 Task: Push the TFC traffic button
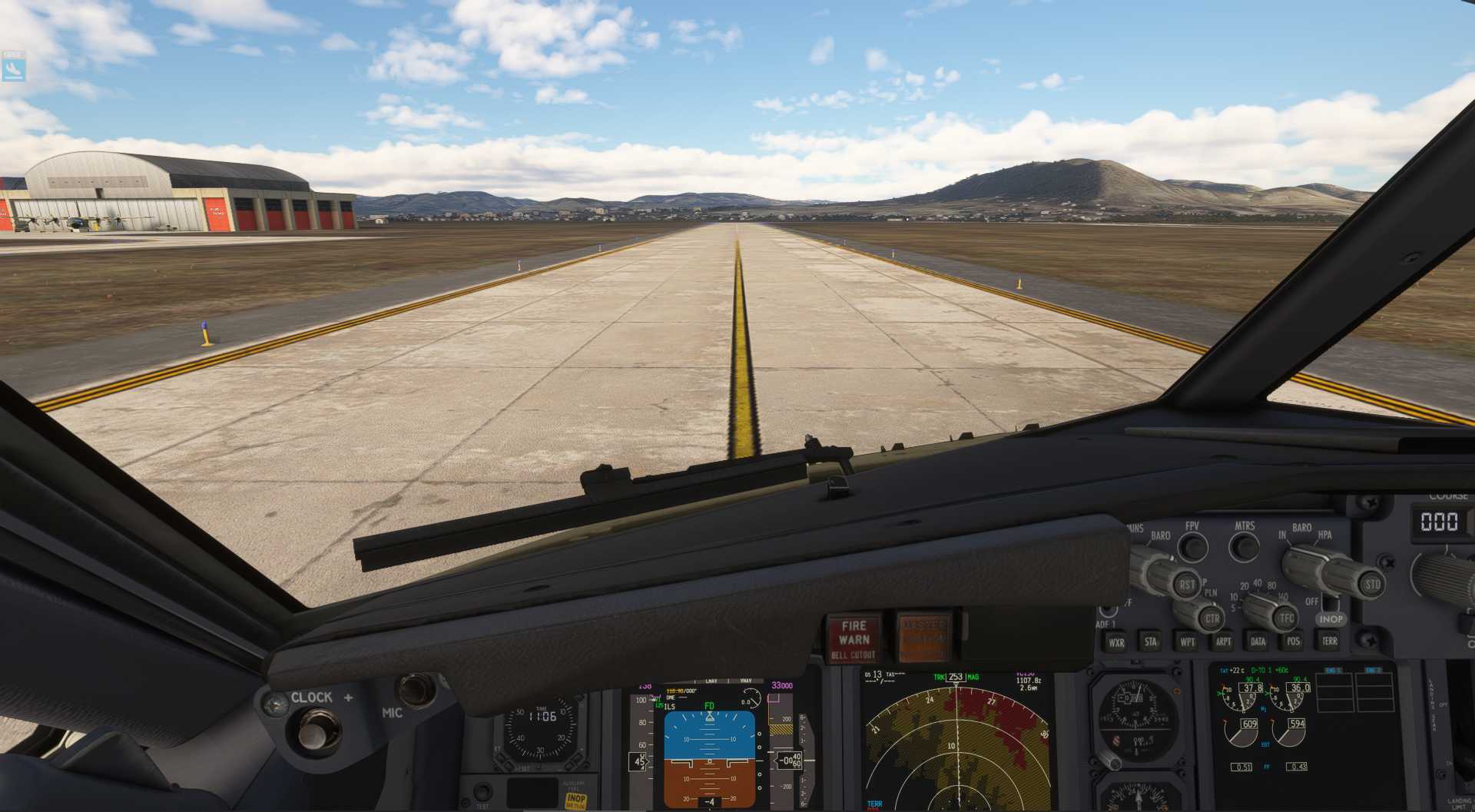point(1287,618)
